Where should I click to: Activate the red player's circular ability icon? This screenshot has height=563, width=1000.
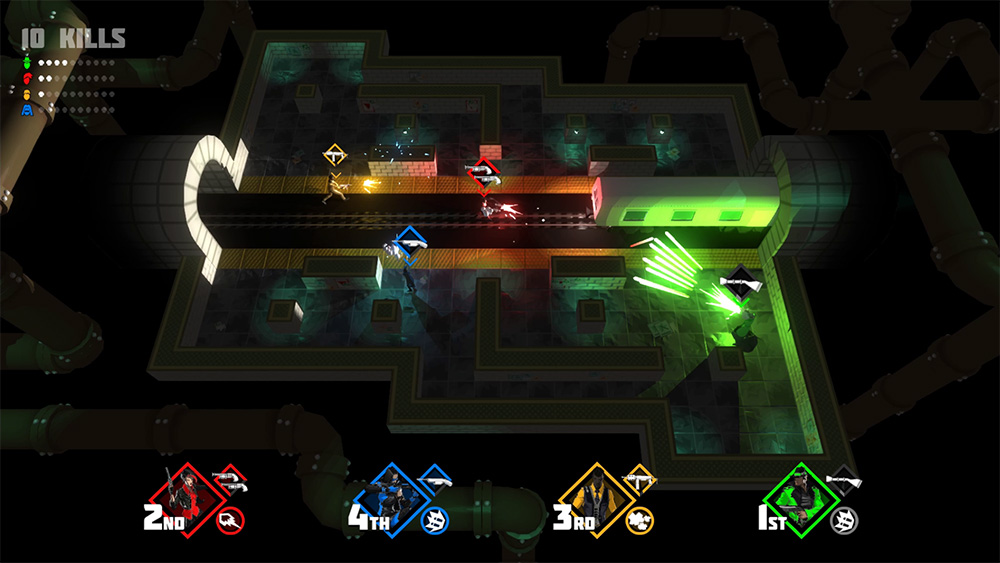[231, 519]
